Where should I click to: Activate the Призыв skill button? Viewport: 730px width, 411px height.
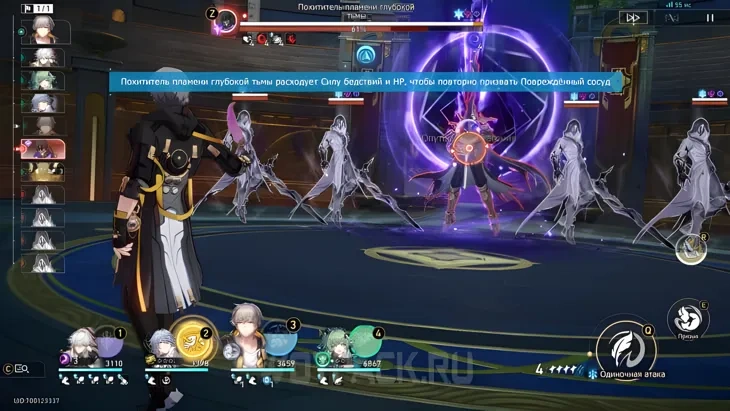coord(688,318)
